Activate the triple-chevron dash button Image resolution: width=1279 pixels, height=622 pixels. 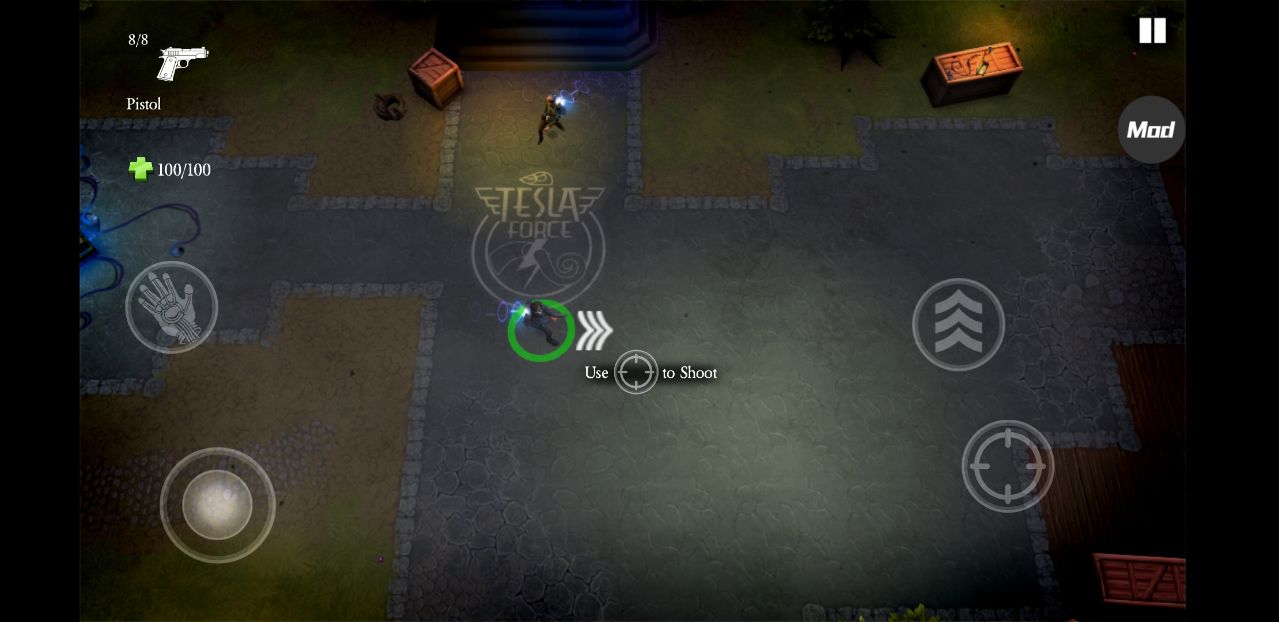pos(958,324)
